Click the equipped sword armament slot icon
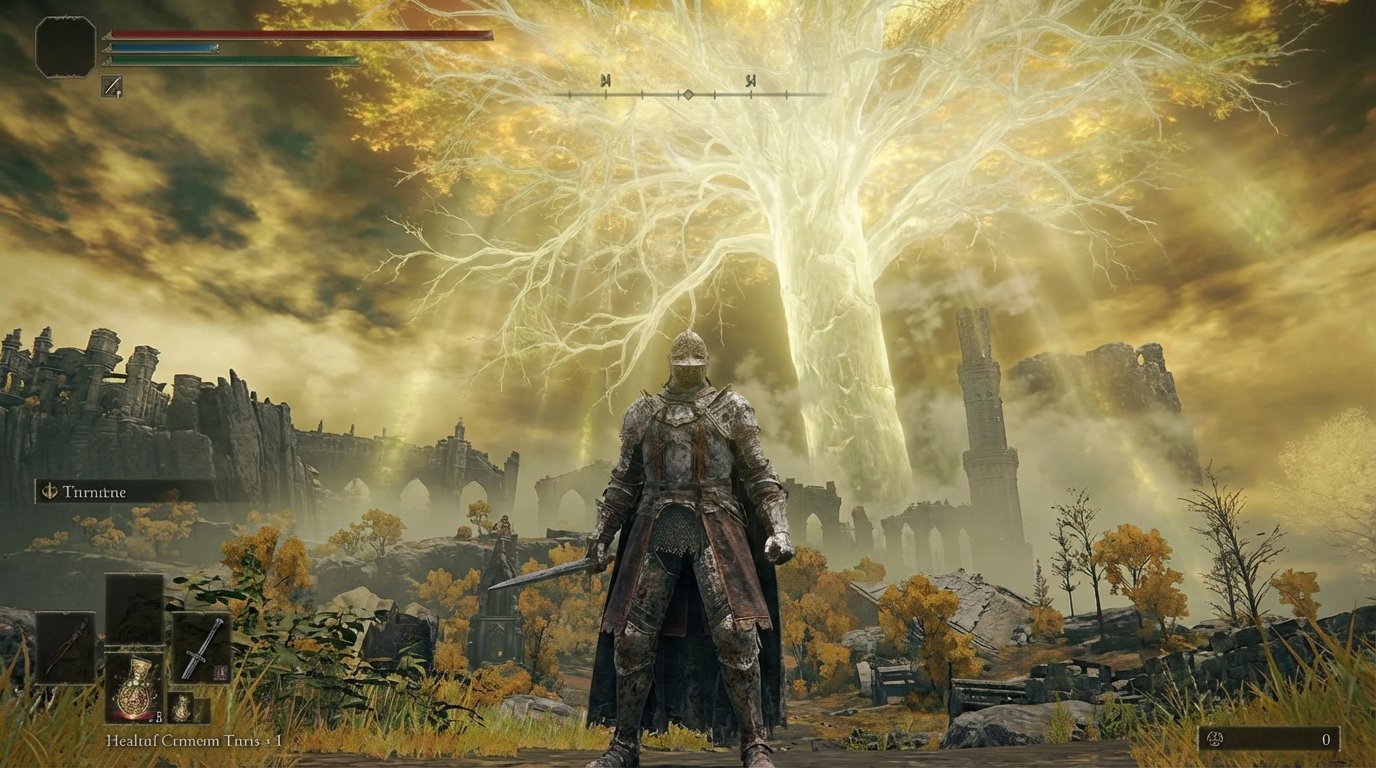The width and height of the screenshot is (1376, 768). click(203, 649)
